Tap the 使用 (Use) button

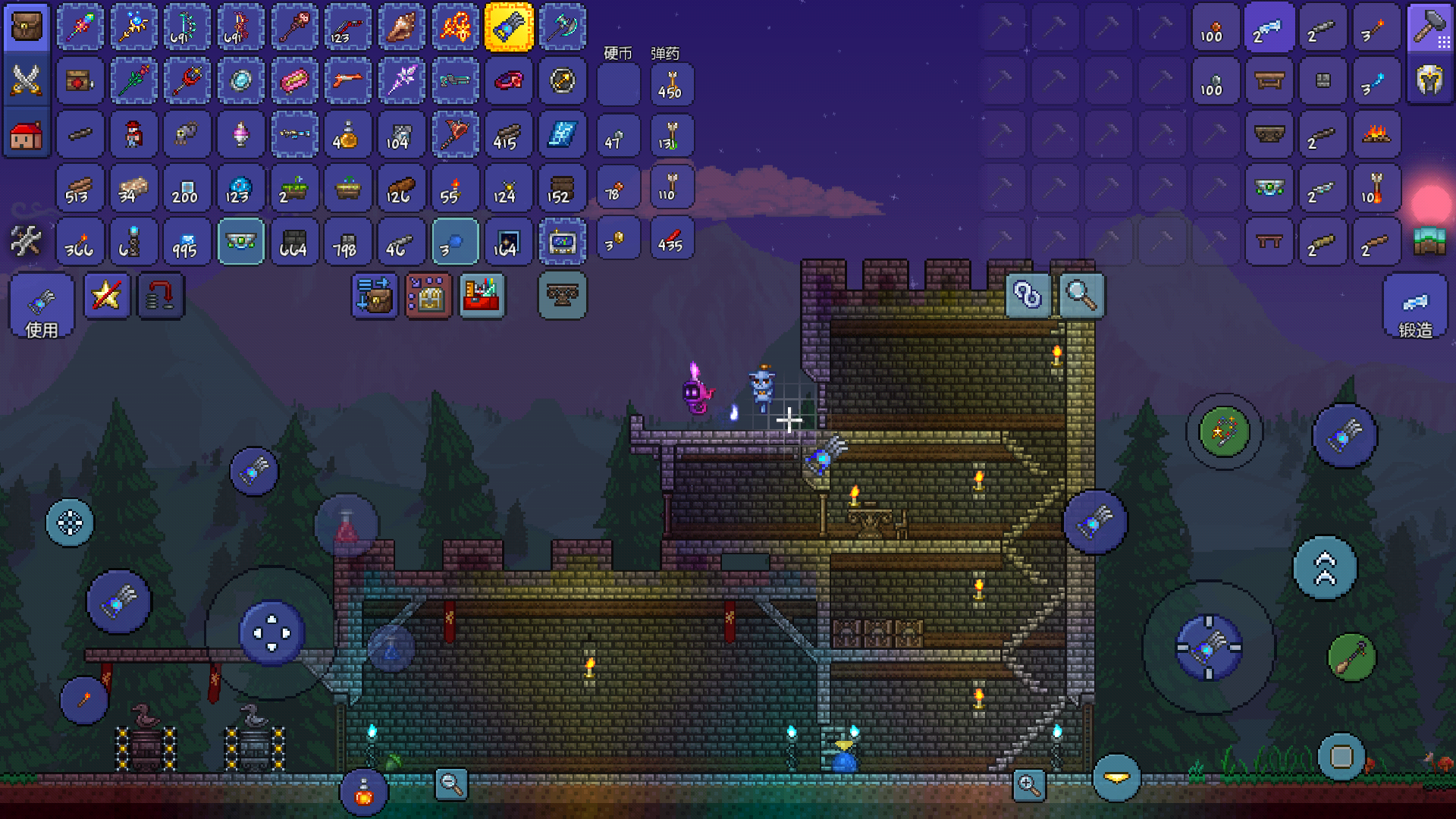tap(42, 306)
